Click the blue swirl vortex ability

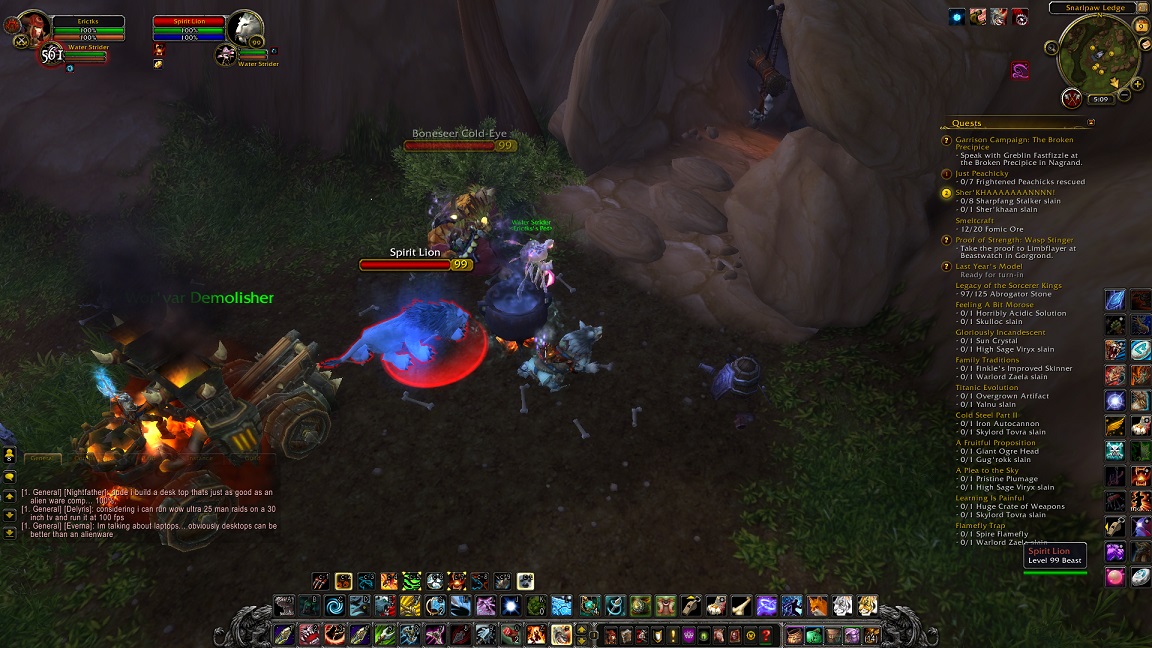click(334, 605)
